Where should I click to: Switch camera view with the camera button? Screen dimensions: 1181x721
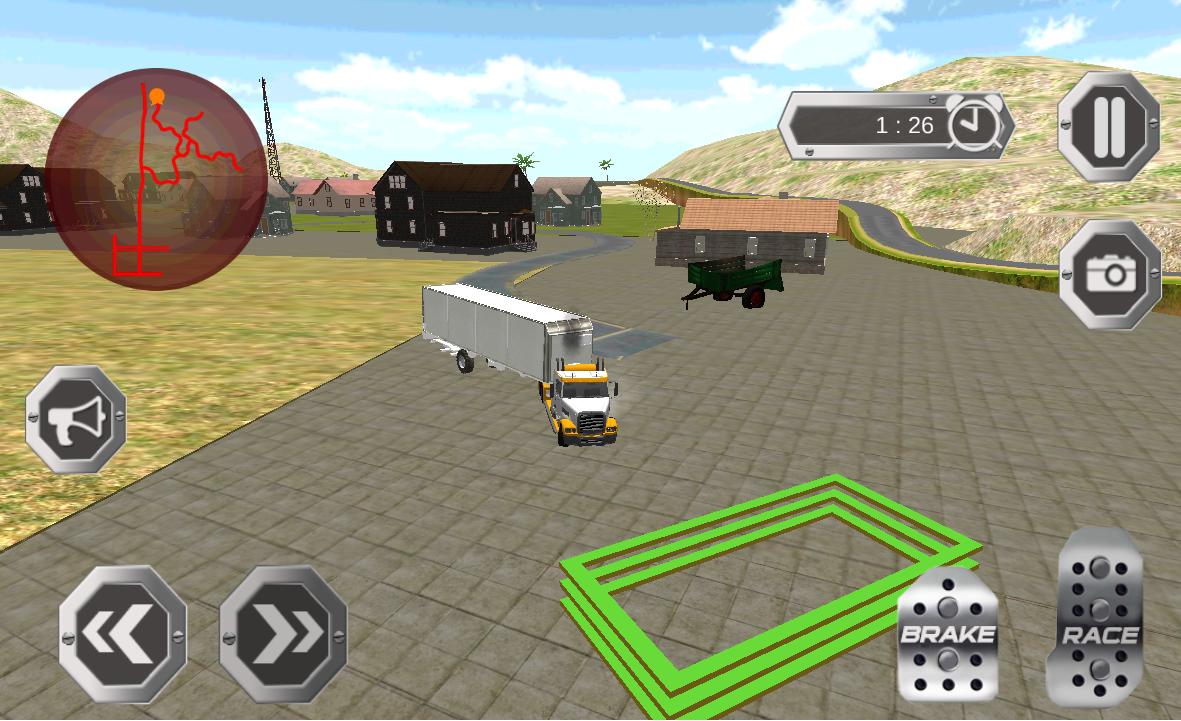tap(1109, 275)
